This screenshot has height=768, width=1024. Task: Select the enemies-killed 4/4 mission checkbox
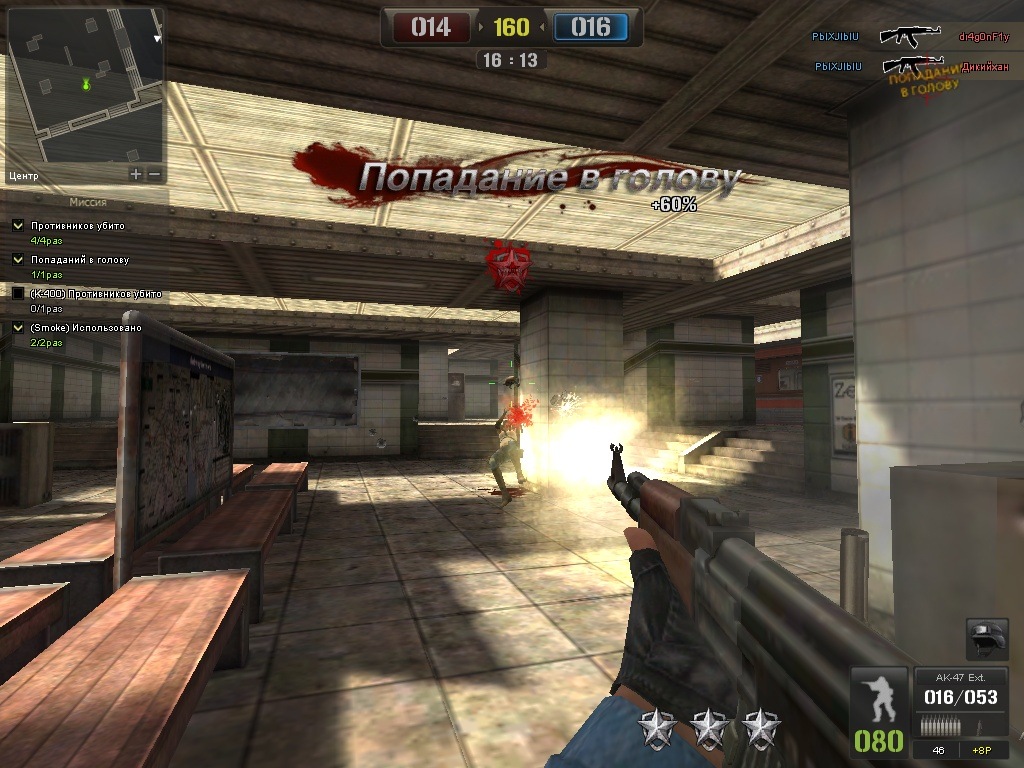[x=18, y=226]
